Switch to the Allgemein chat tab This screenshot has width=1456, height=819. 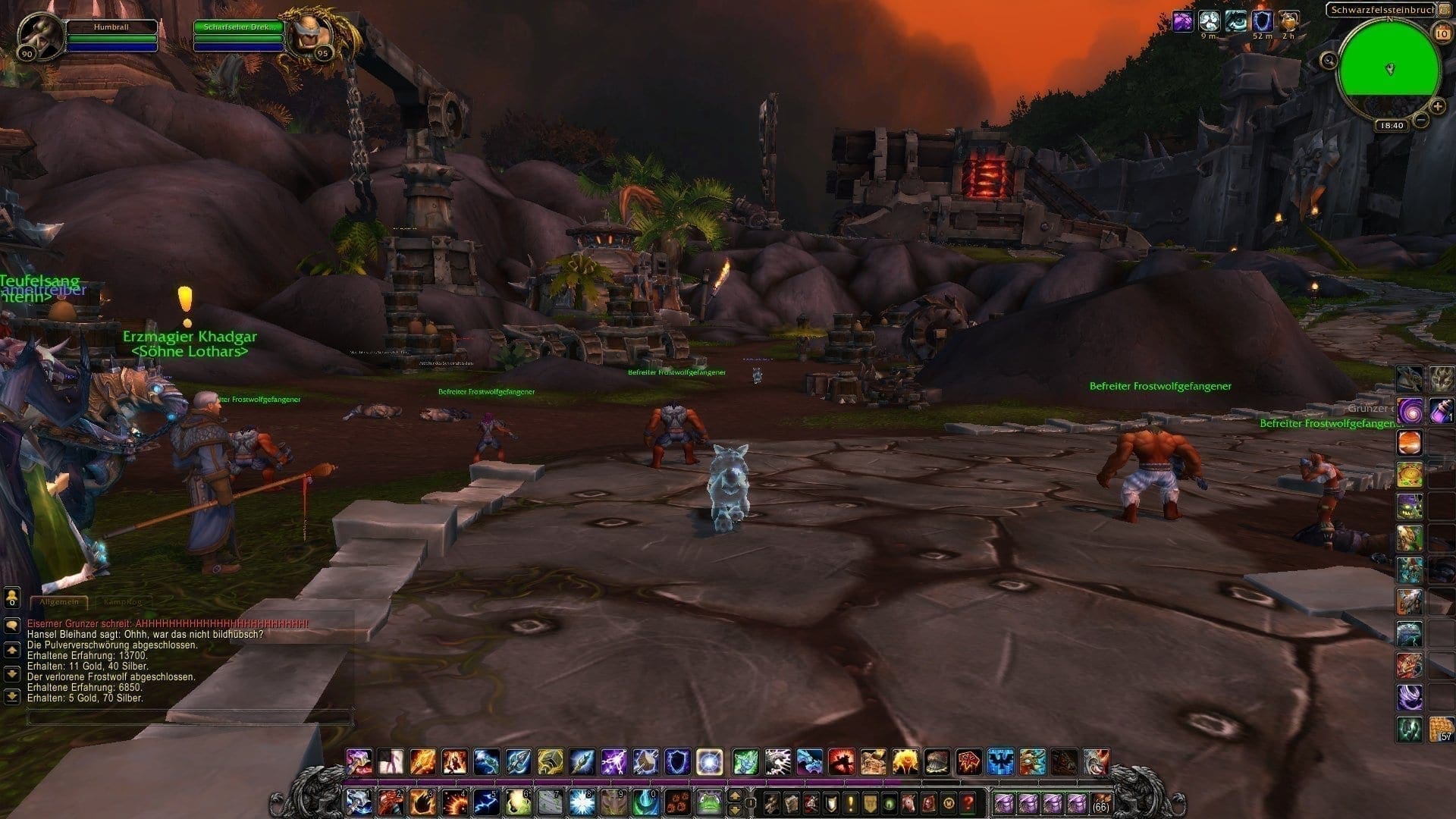click(x=58, y=602)
